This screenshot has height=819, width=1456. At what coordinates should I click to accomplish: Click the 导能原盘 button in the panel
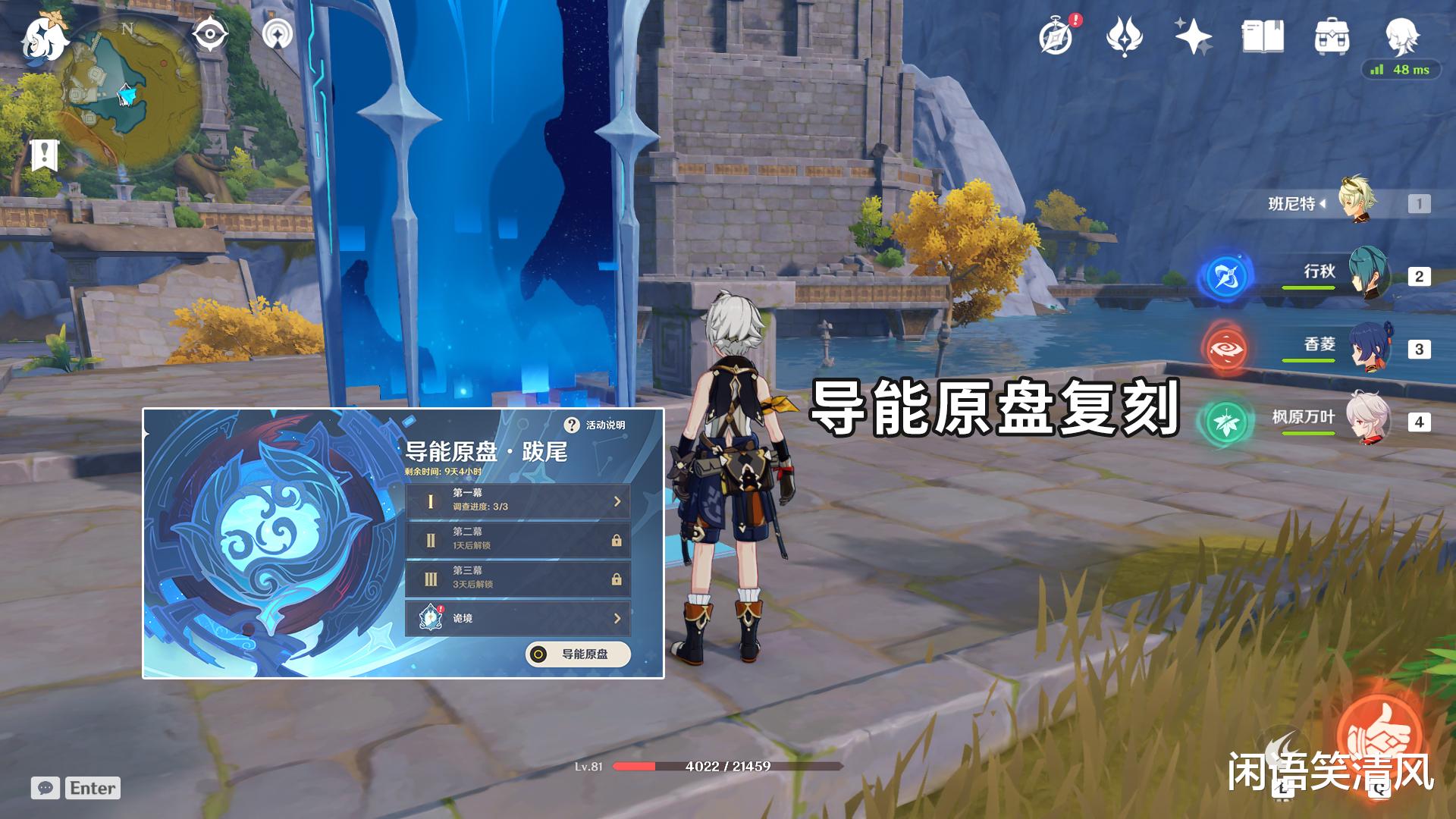[x=579, y=654]
